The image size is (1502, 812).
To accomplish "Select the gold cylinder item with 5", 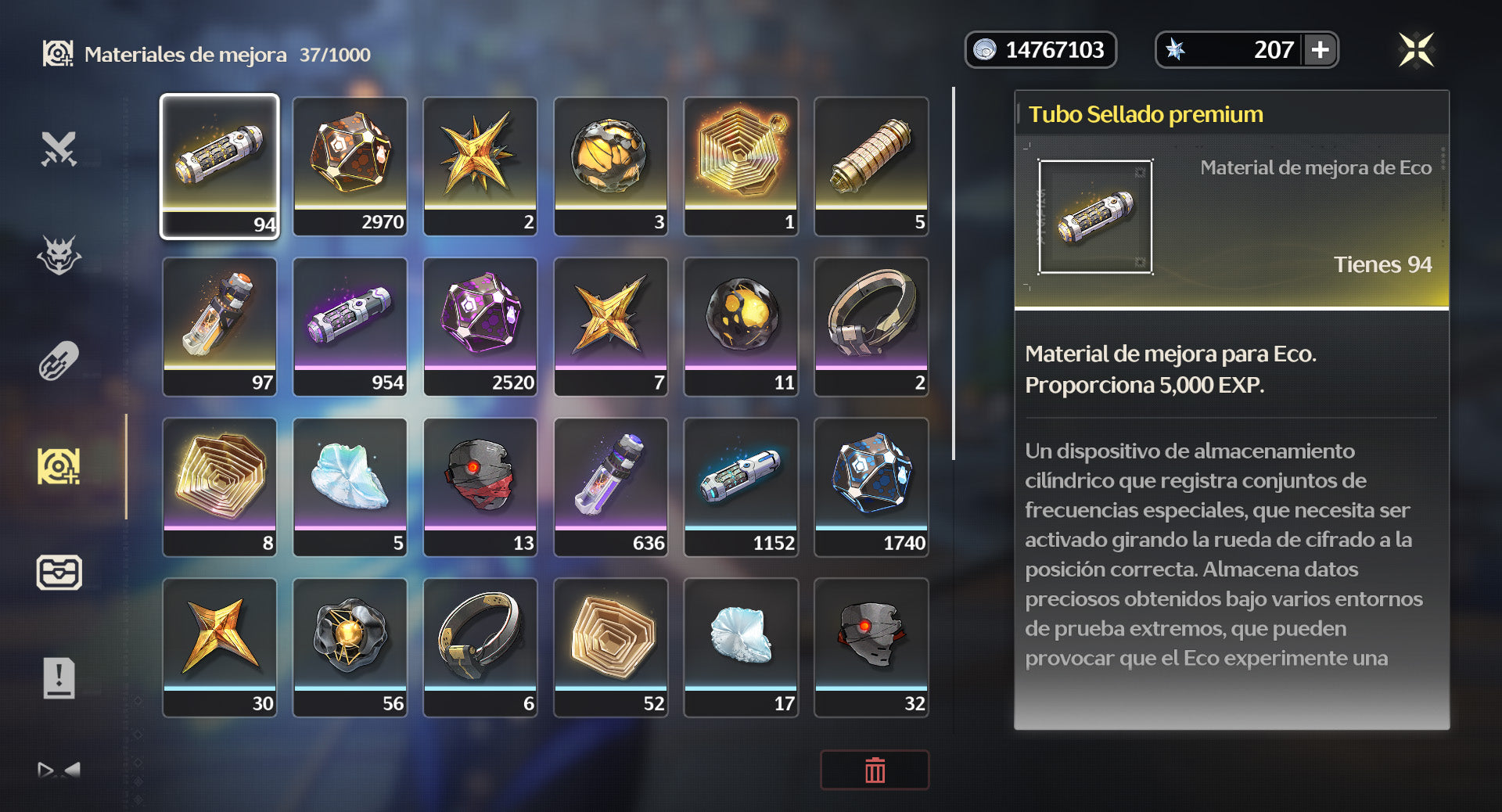I will pyautogui.click(x=871, y=165).
